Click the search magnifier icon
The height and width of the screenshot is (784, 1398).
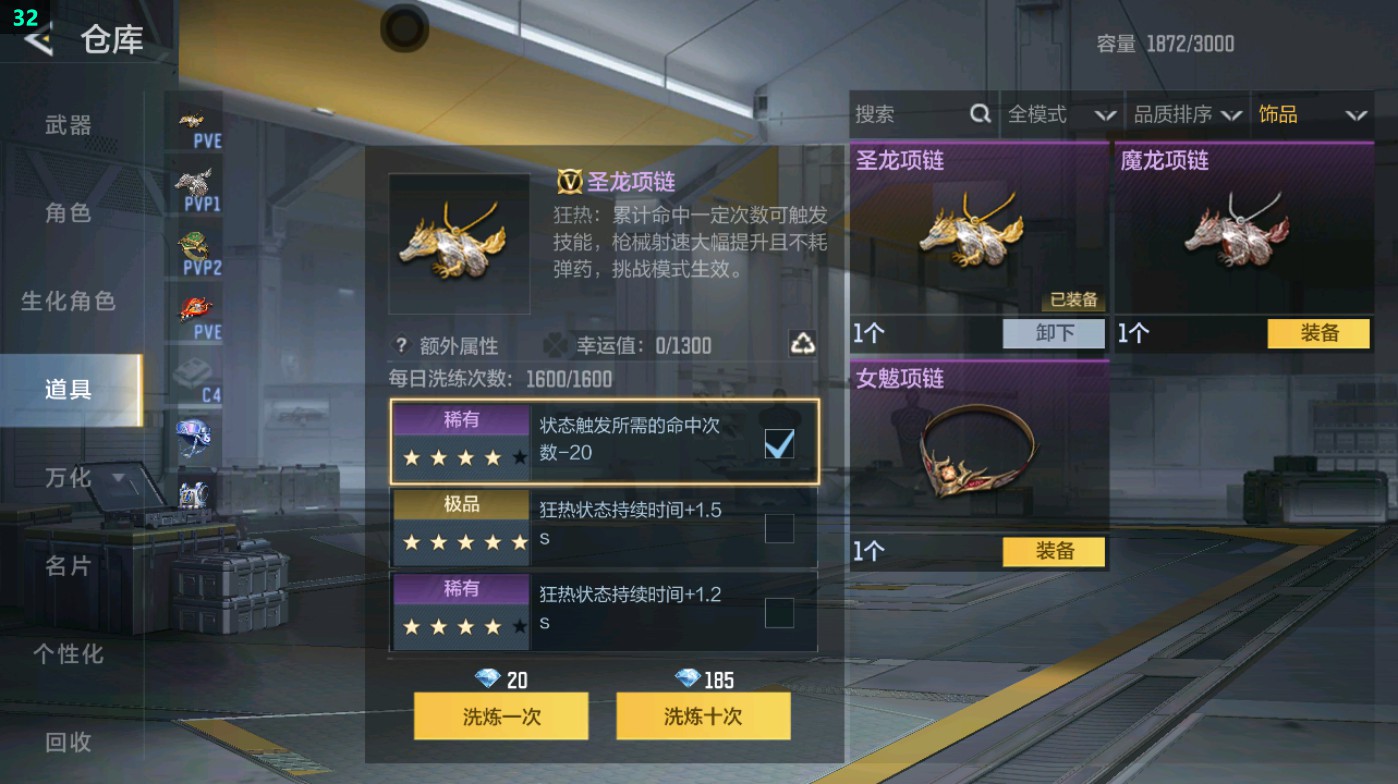pos(978,114)
